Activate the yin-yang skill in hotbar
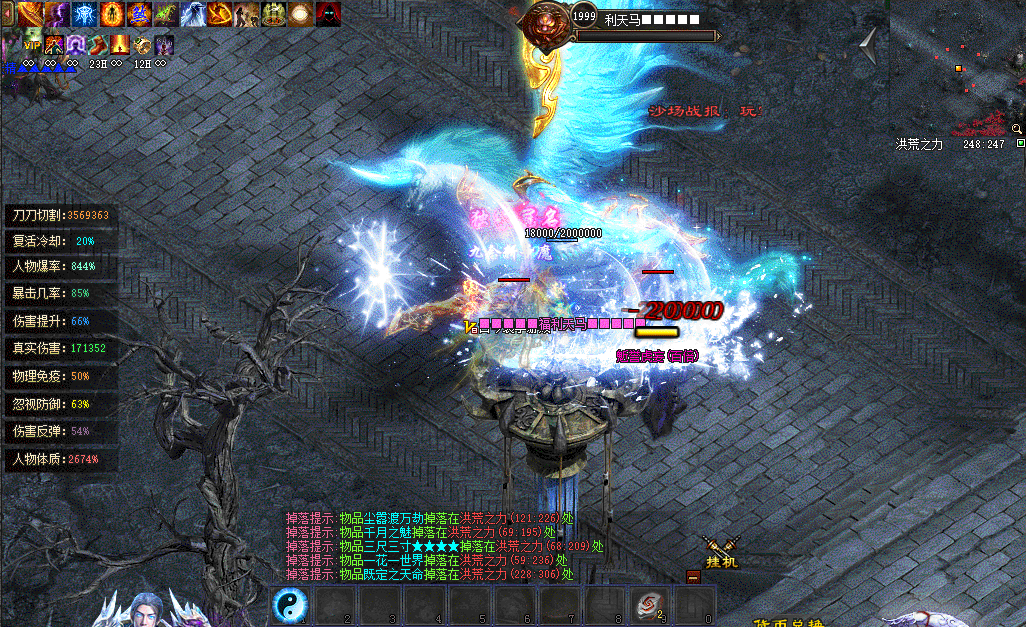1026x627 pixels. coord(290,606)
